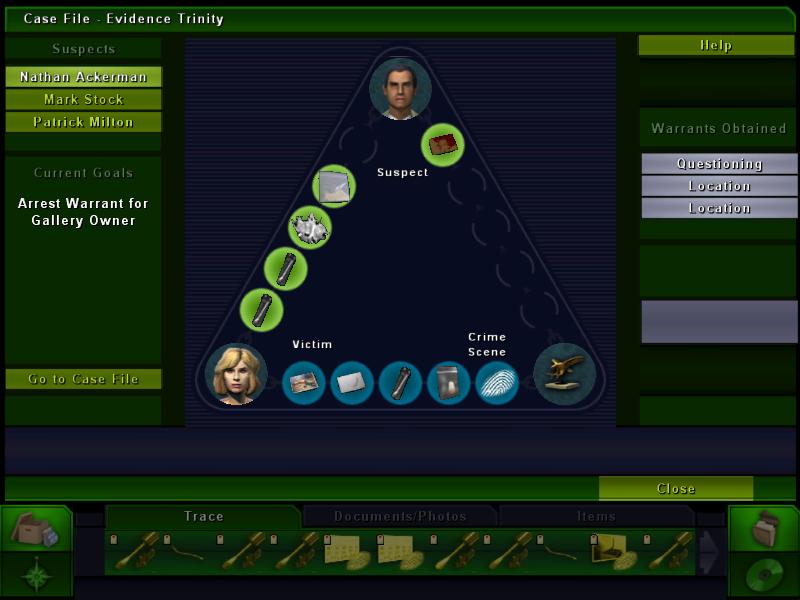Close the Evidence Trinity screen
The width and height of the screenshot is (800, 600).
(x=676, y=489)
